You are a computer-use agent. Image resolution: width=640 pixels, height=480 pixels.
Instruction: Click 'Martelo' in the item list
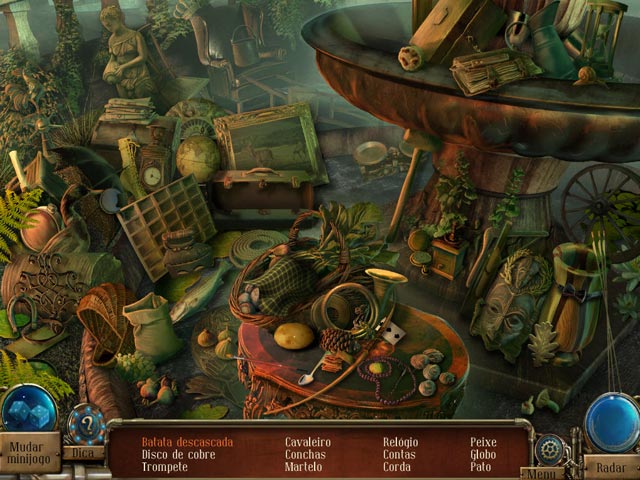(304, 467)
